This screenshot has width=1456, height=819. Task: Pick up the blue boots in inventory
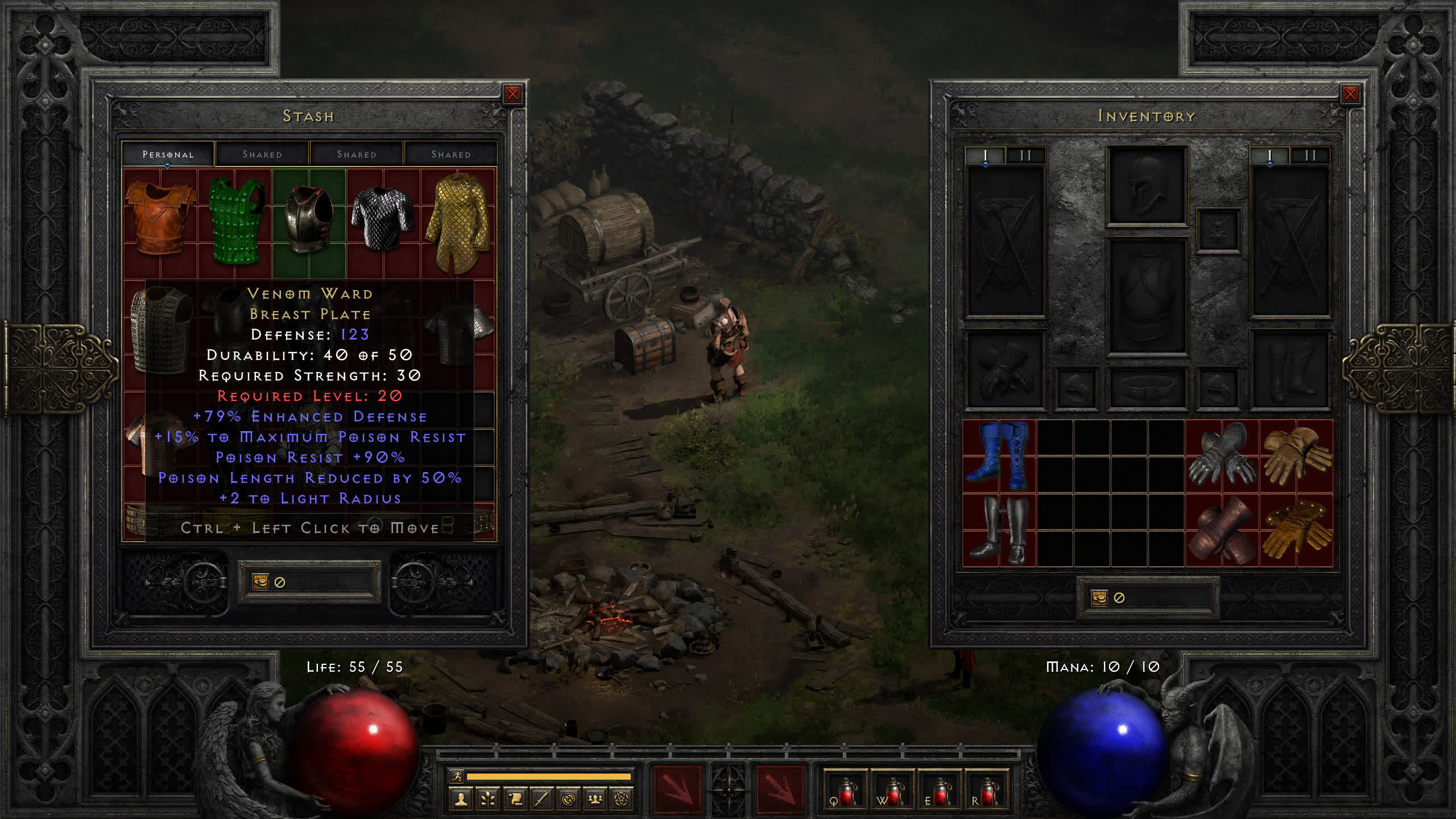(x=999, y=456)
